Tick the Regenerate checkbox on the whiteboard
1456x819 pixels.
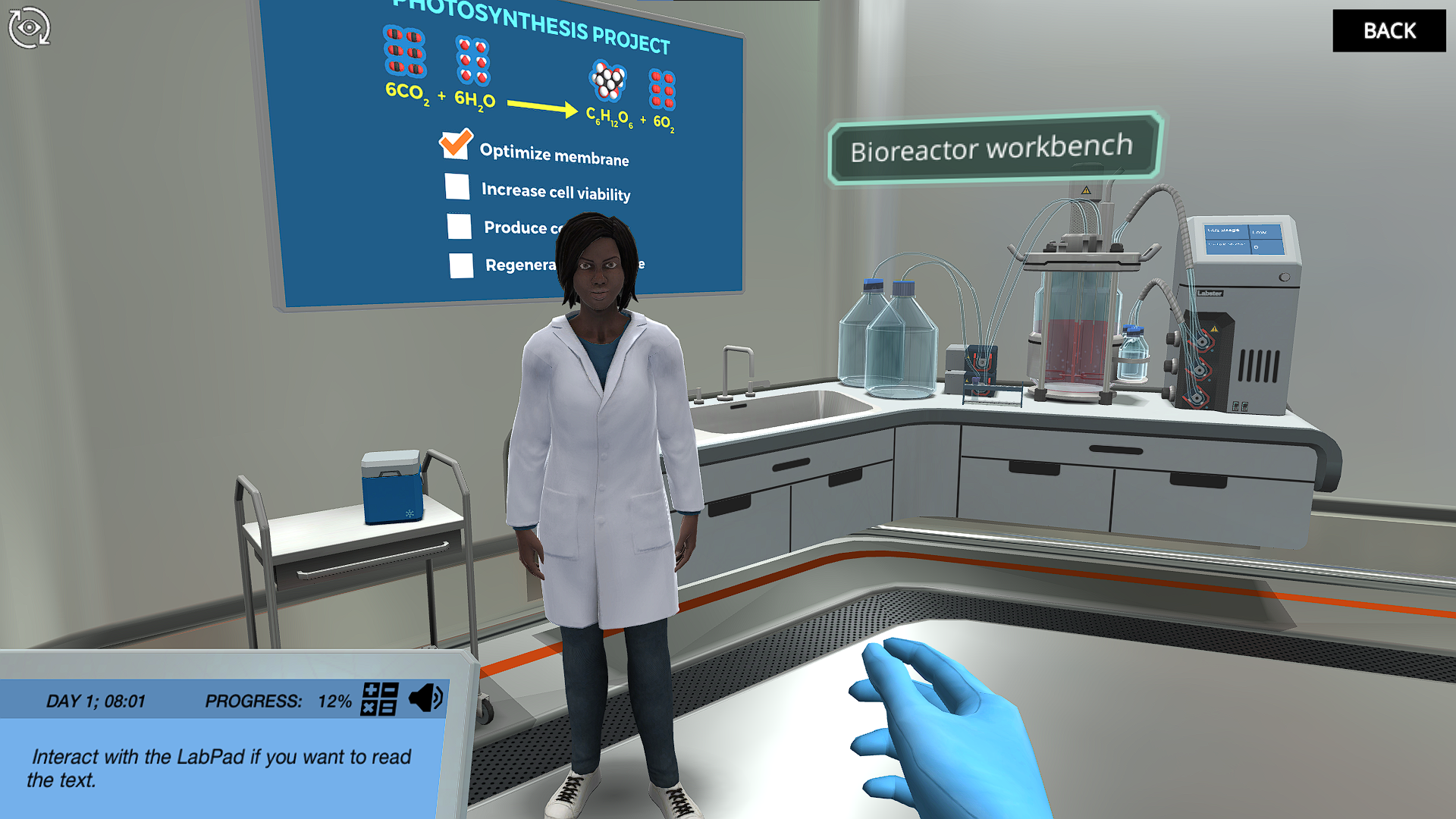coord(462,265)
